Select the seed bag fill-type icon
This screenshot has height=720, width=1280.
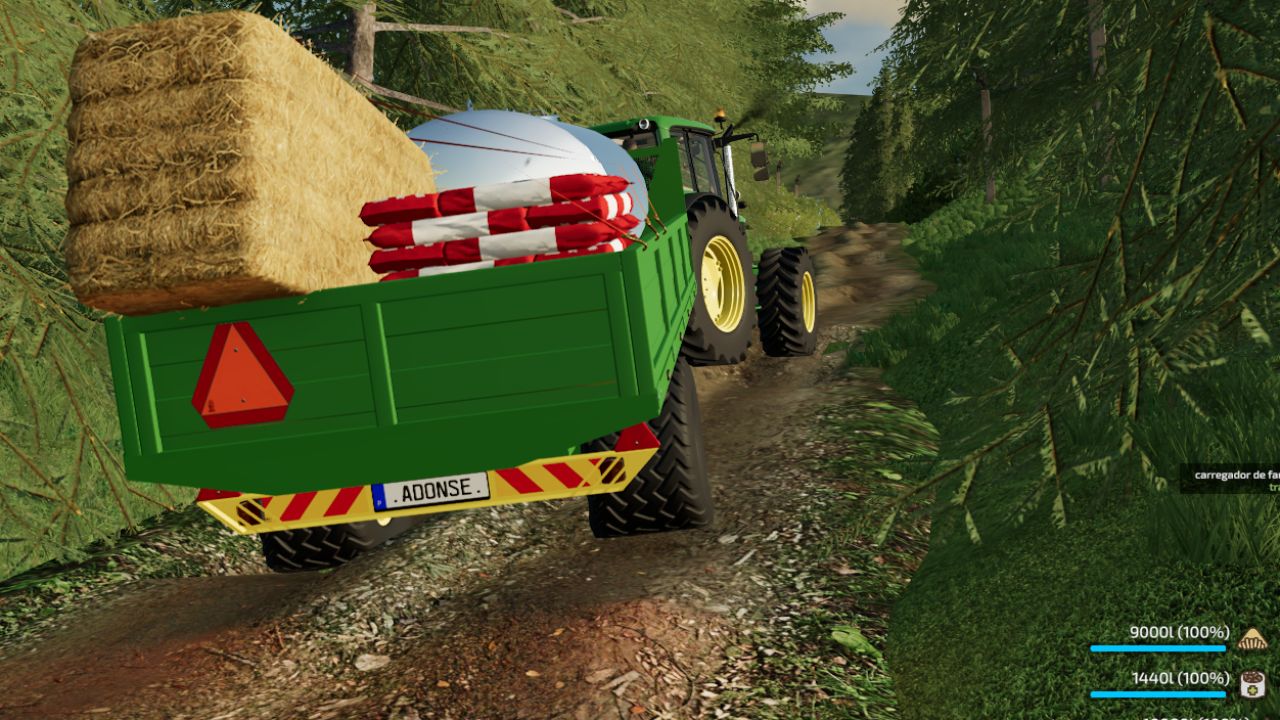1252,684
